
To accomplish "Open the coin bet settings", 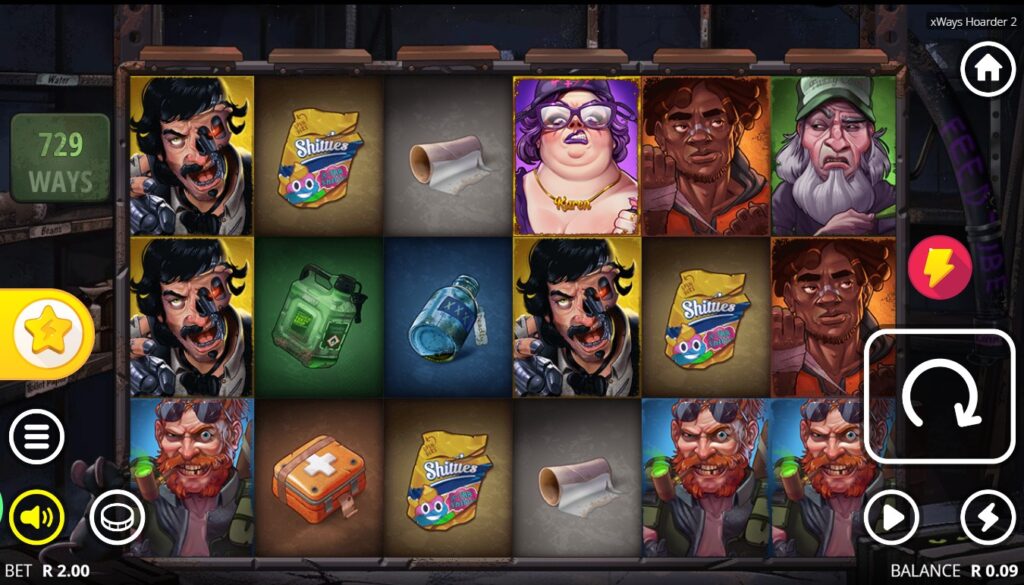I will [x=117, y=517].
